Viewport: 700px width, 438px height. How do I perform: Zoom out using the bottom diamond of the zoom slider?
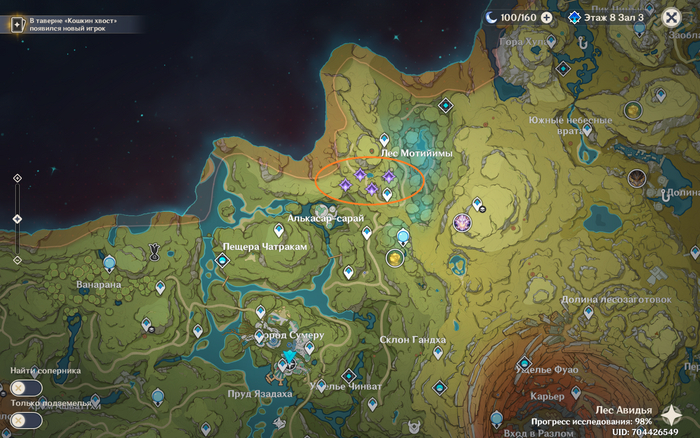click(x=17, y=259)
